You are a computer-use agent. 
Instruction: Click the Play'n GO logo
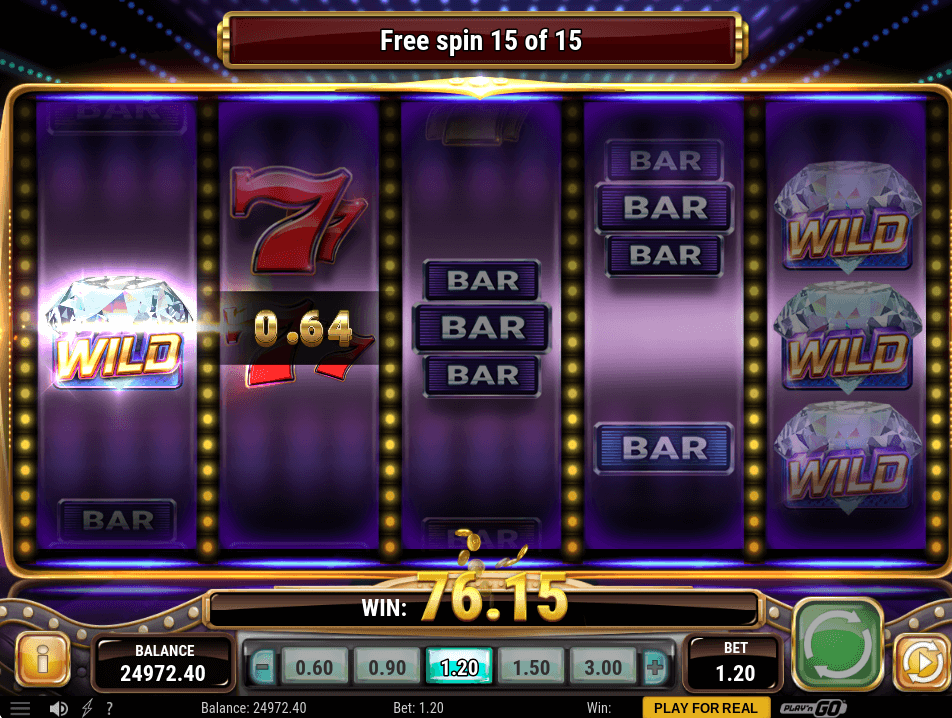814,708
